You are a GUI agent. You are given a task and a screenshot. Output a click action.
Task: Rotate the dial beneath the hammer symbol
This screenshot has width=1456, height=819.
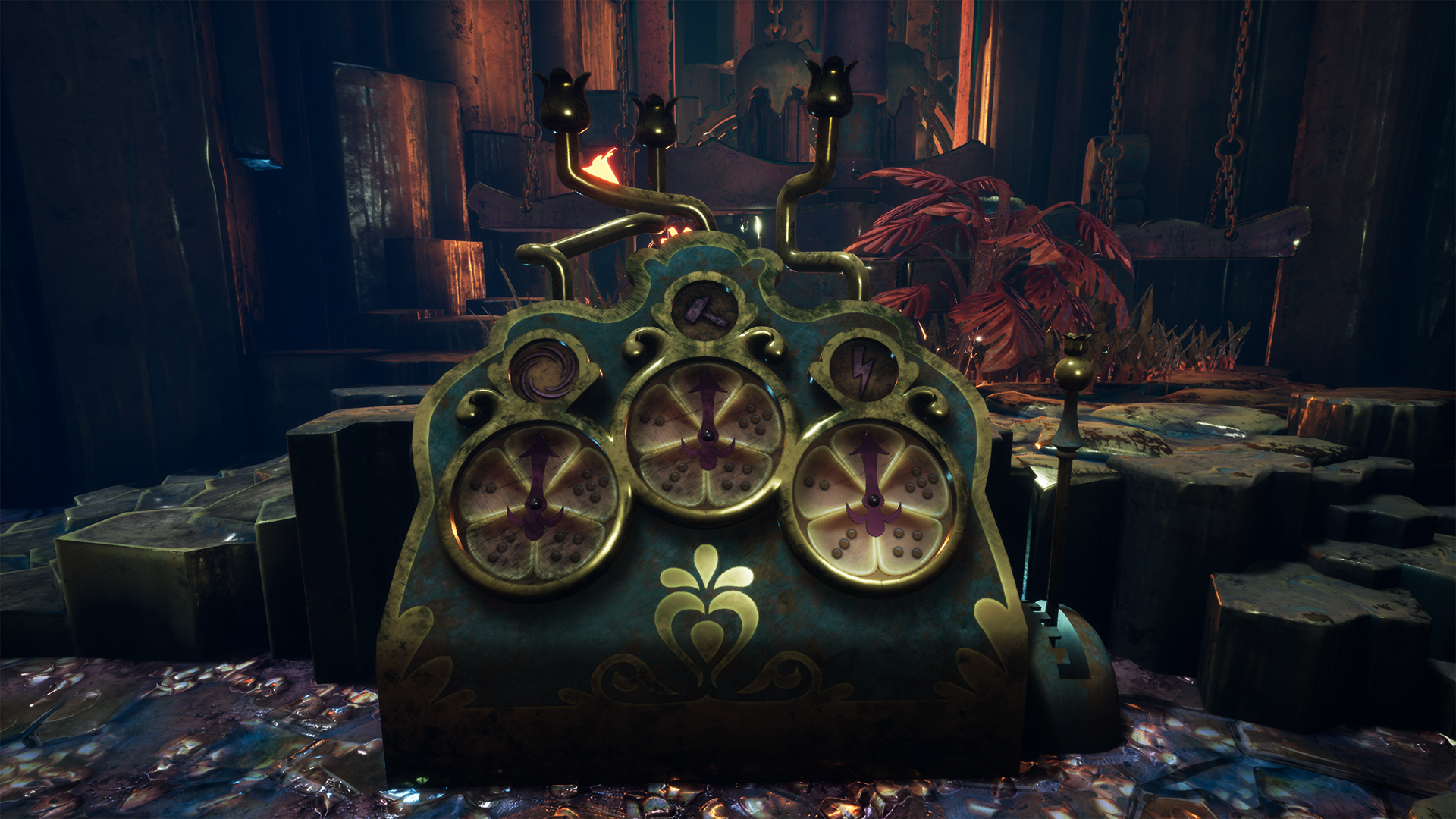point(707,438)
